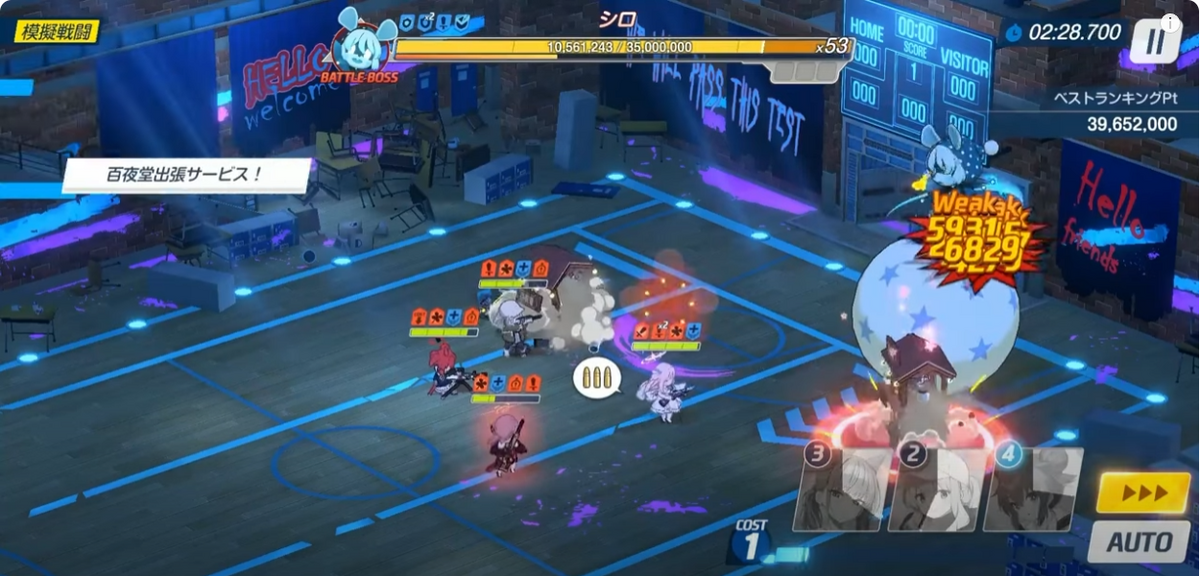Pause the battle
The width and height of the screenshot is (1200, 576).
[1155, 42]
